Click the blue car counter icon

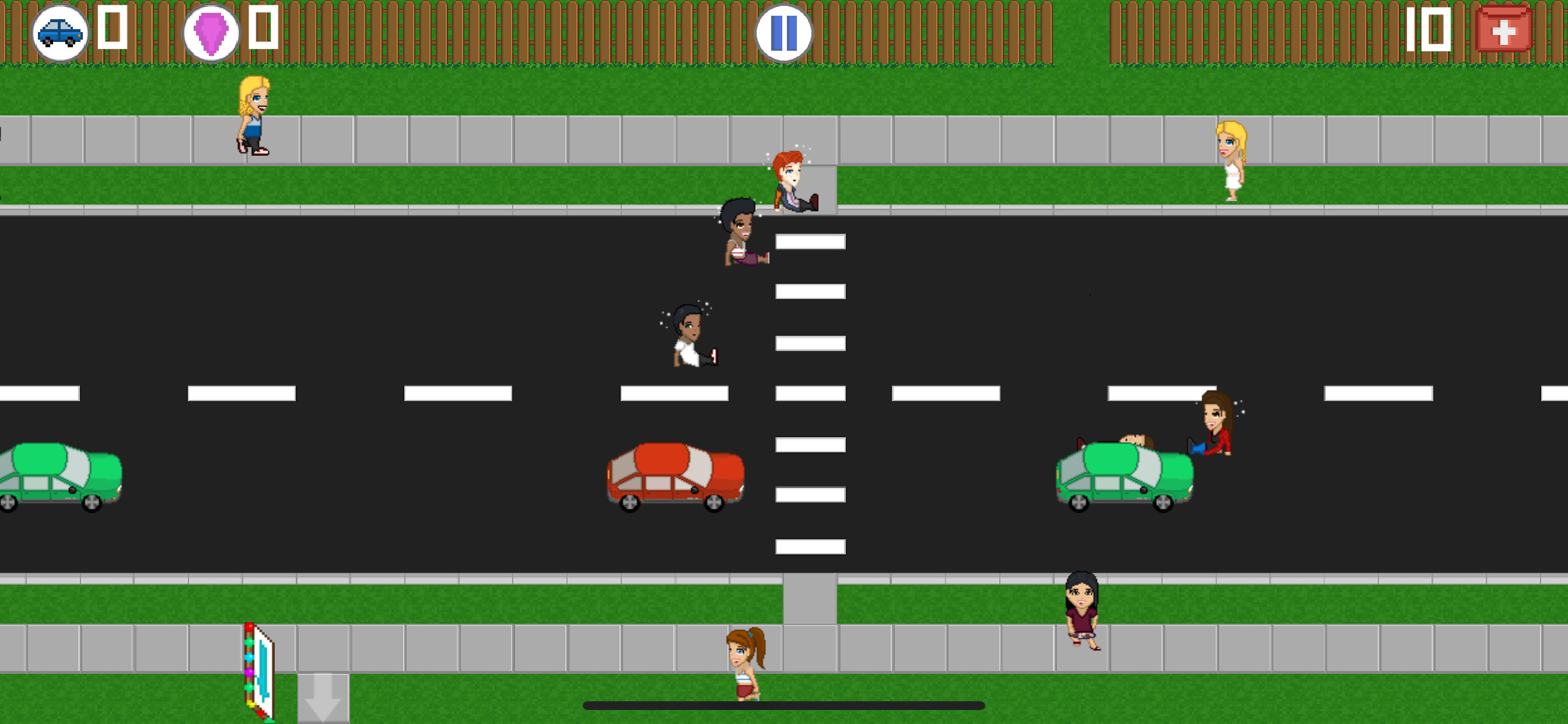coord(60,33)
